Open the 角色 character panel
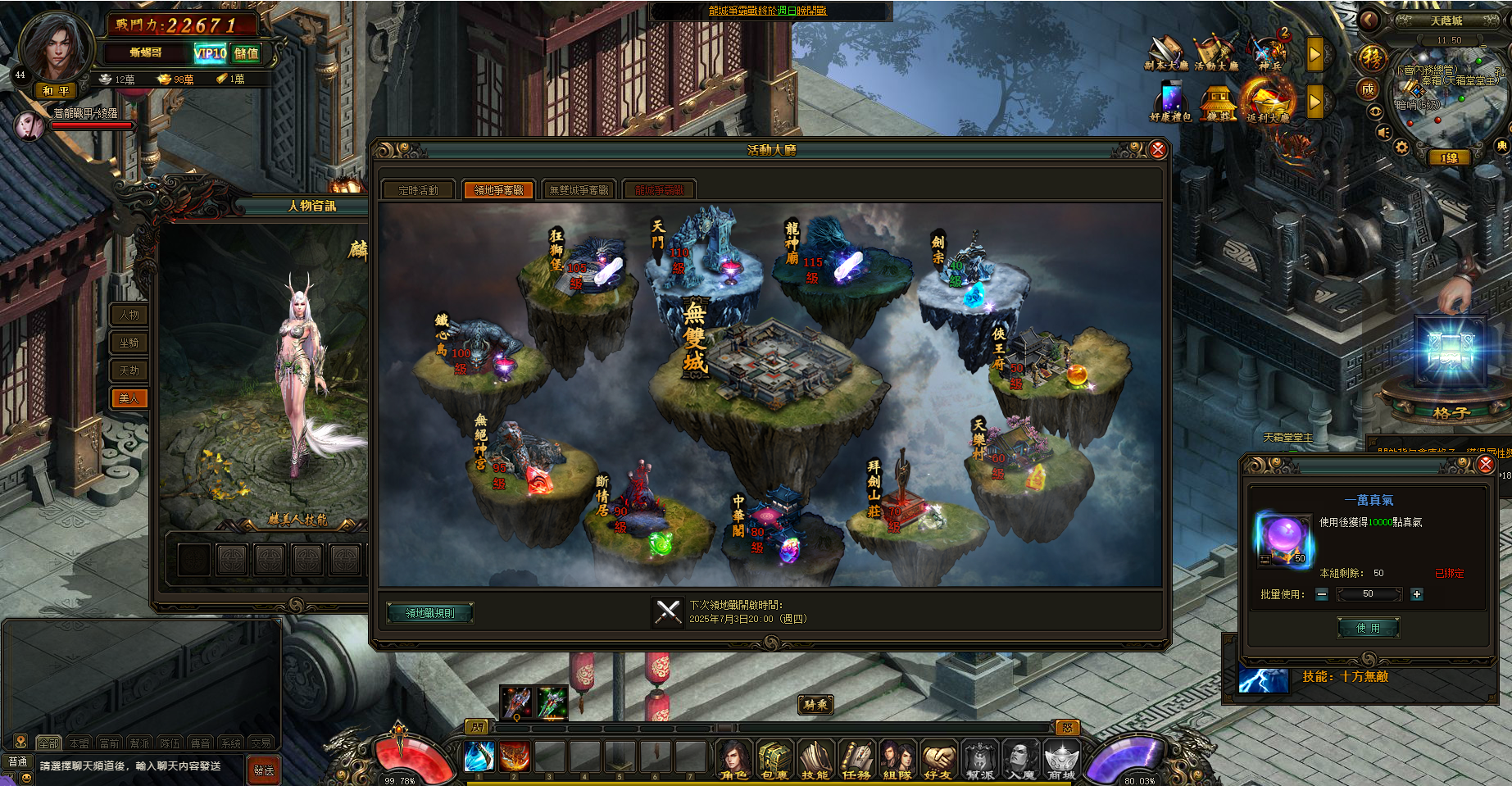This screenshot has height=786, width=1512. pyautogui.click(x=733, y=760)
